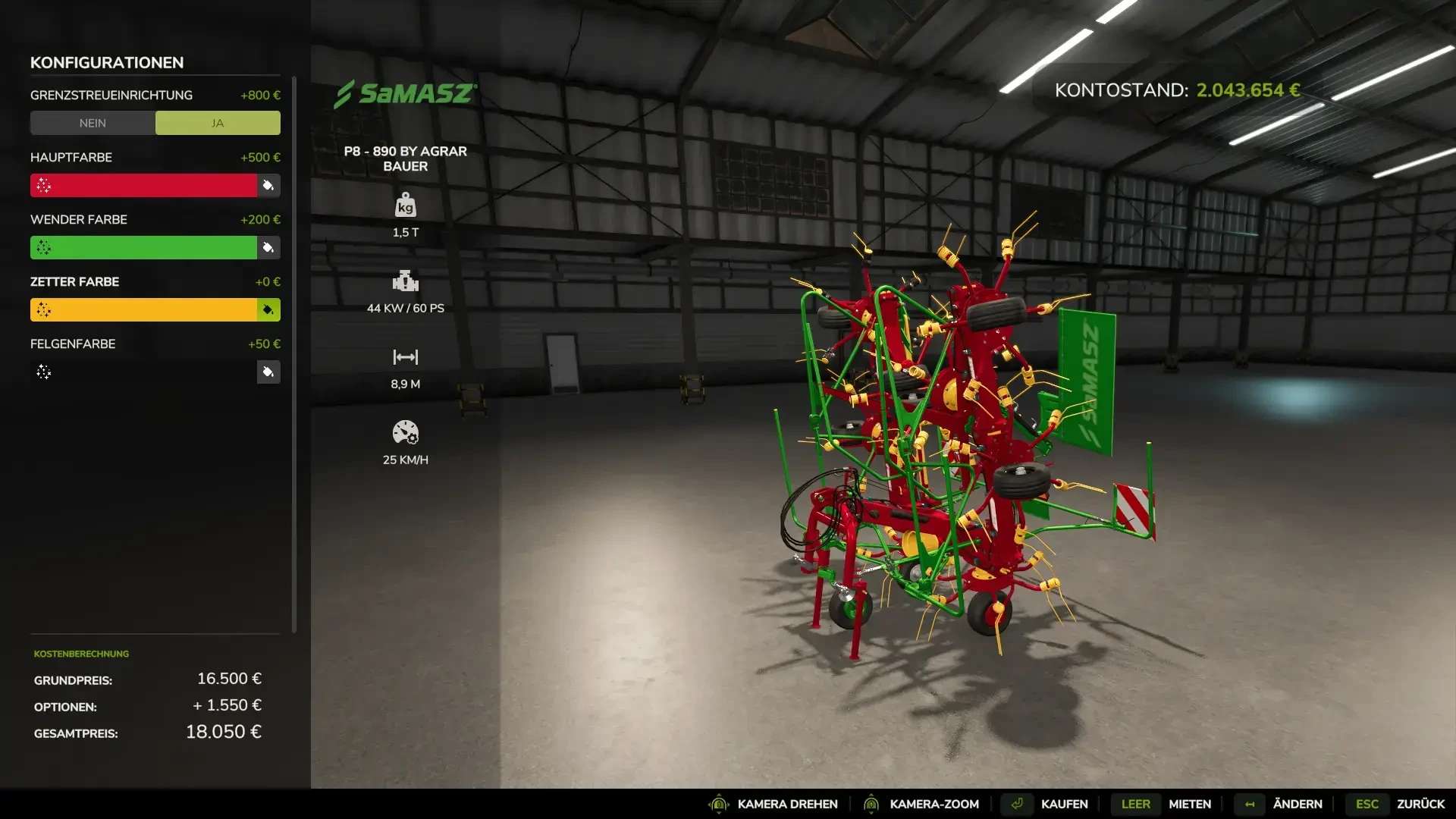Screen dimensions: 1456x819
Task: Choose Mieten to lease the tedder
Action: click(x=1189, y=804)
